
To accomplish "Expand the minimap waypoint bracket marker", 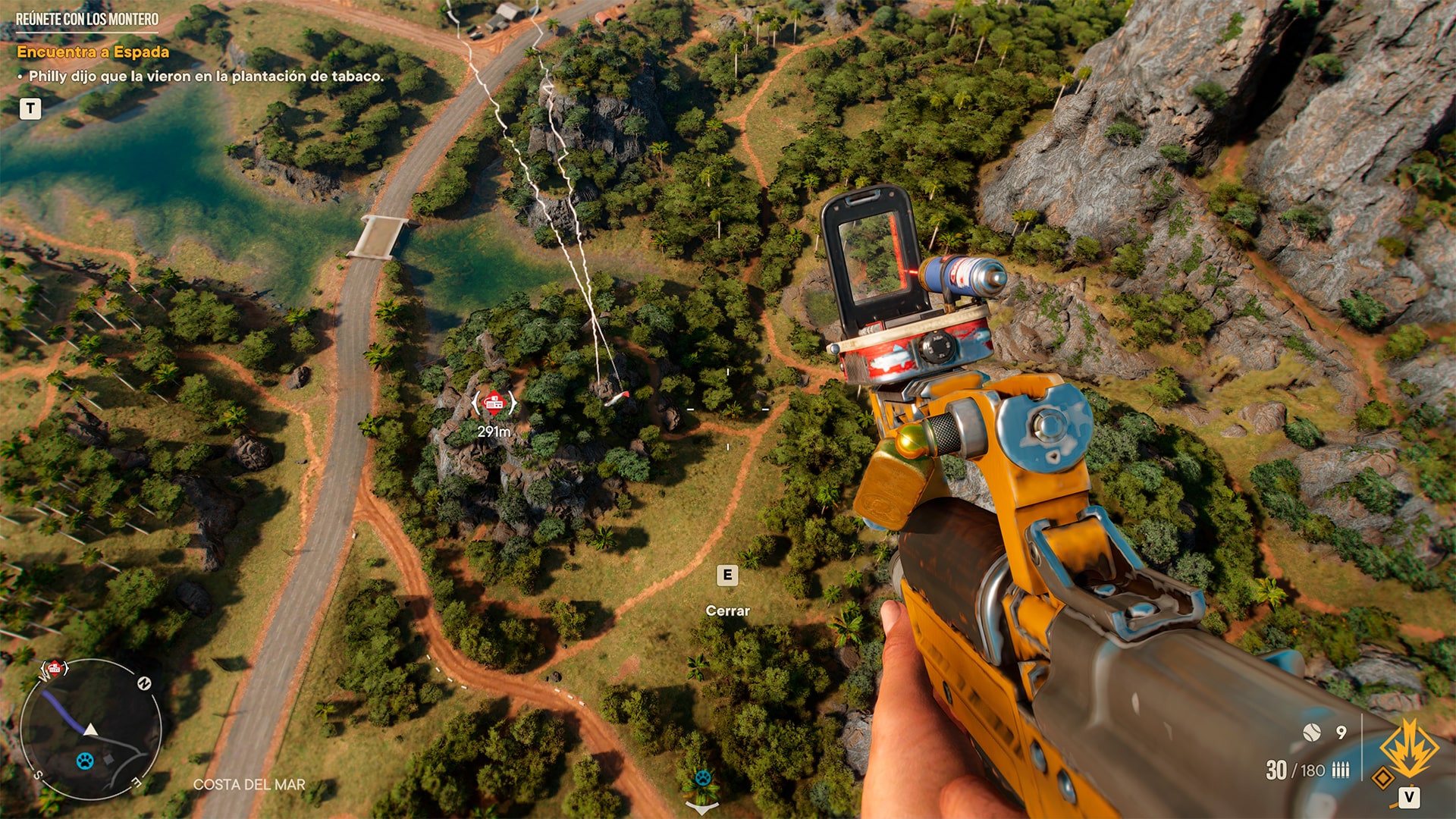I will (43, 669).
